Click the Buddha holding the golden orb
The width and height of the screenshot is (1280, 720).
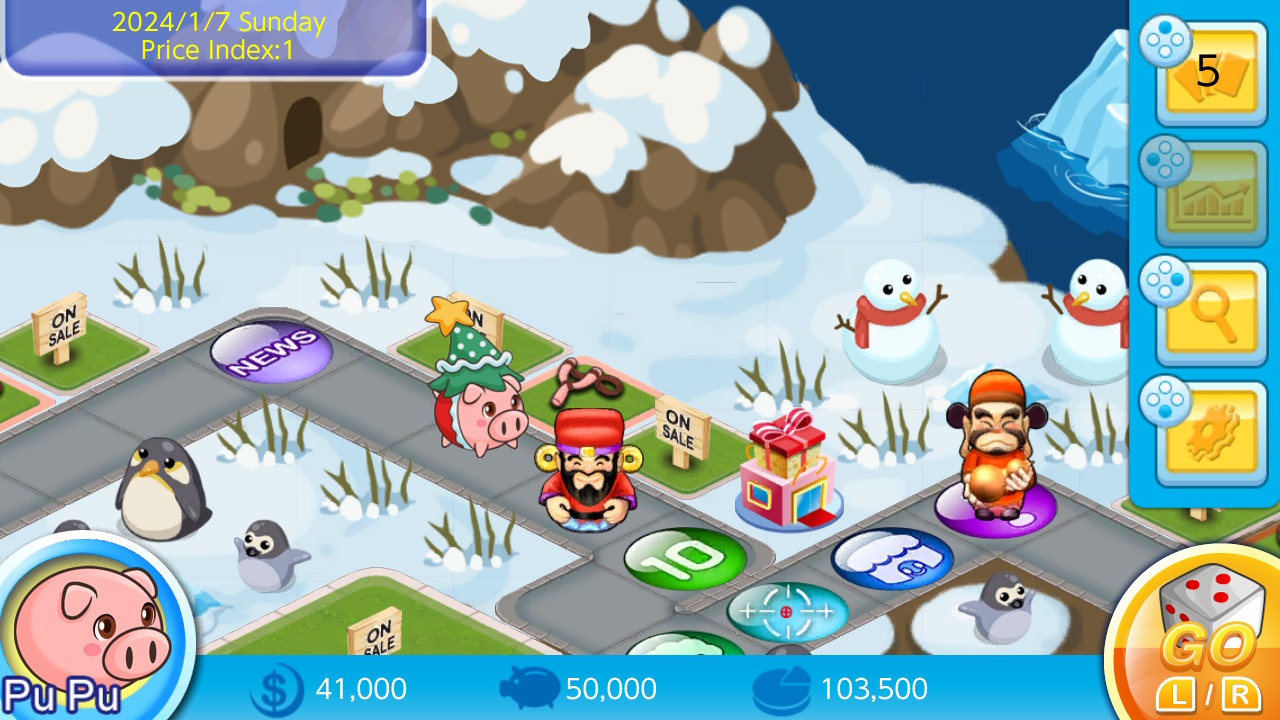coord(998,450)
